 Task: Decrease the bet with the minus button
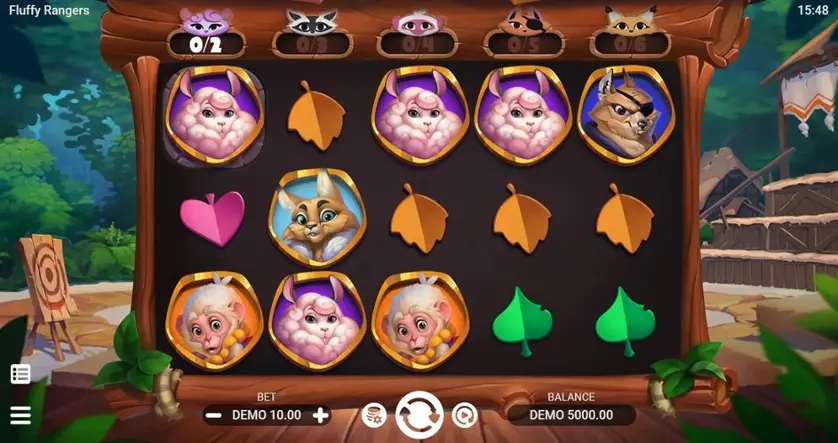[x=213, y=415]
